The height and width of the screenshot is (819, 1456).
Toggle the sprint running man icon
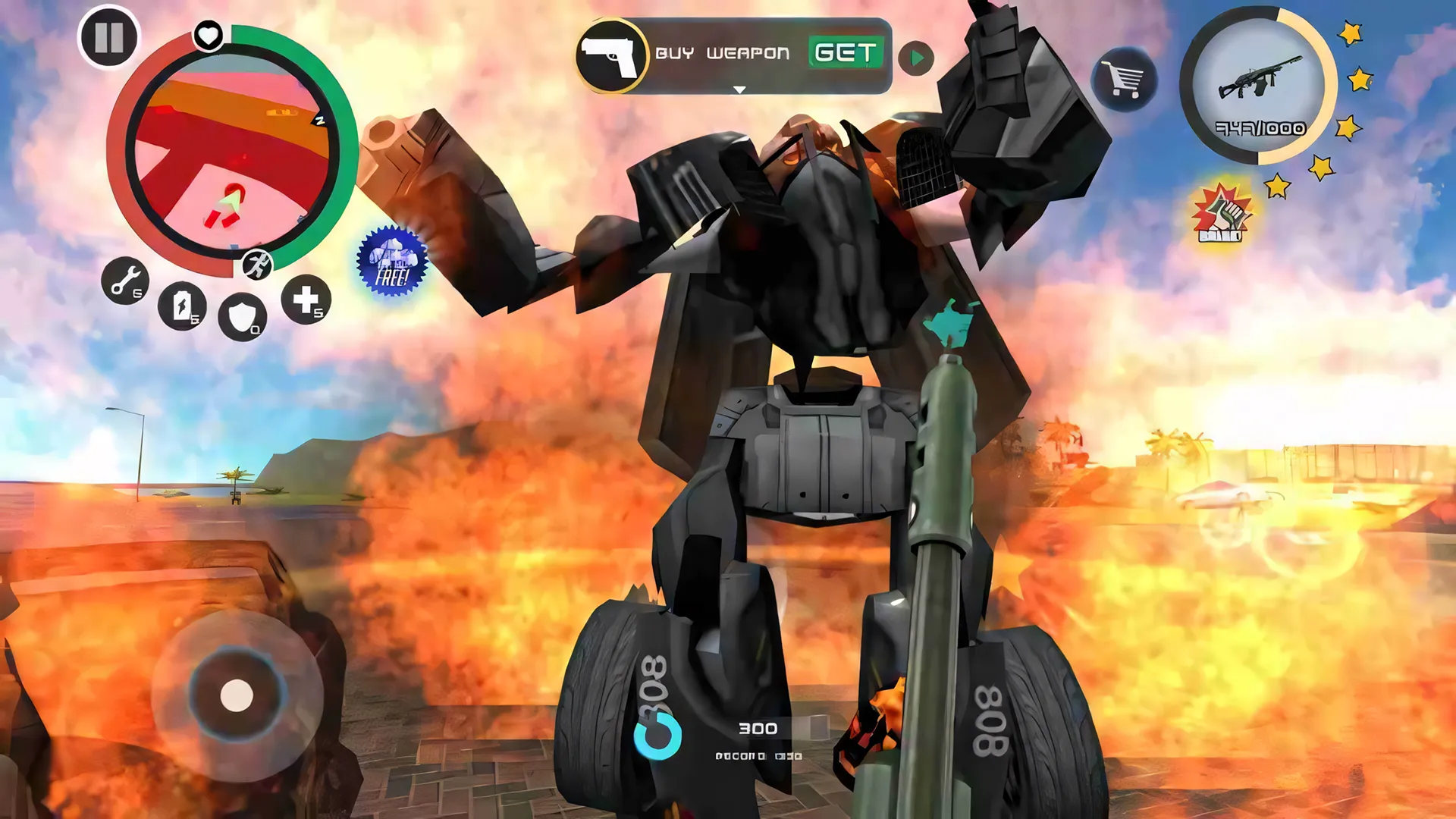click(x=258, y=265)
